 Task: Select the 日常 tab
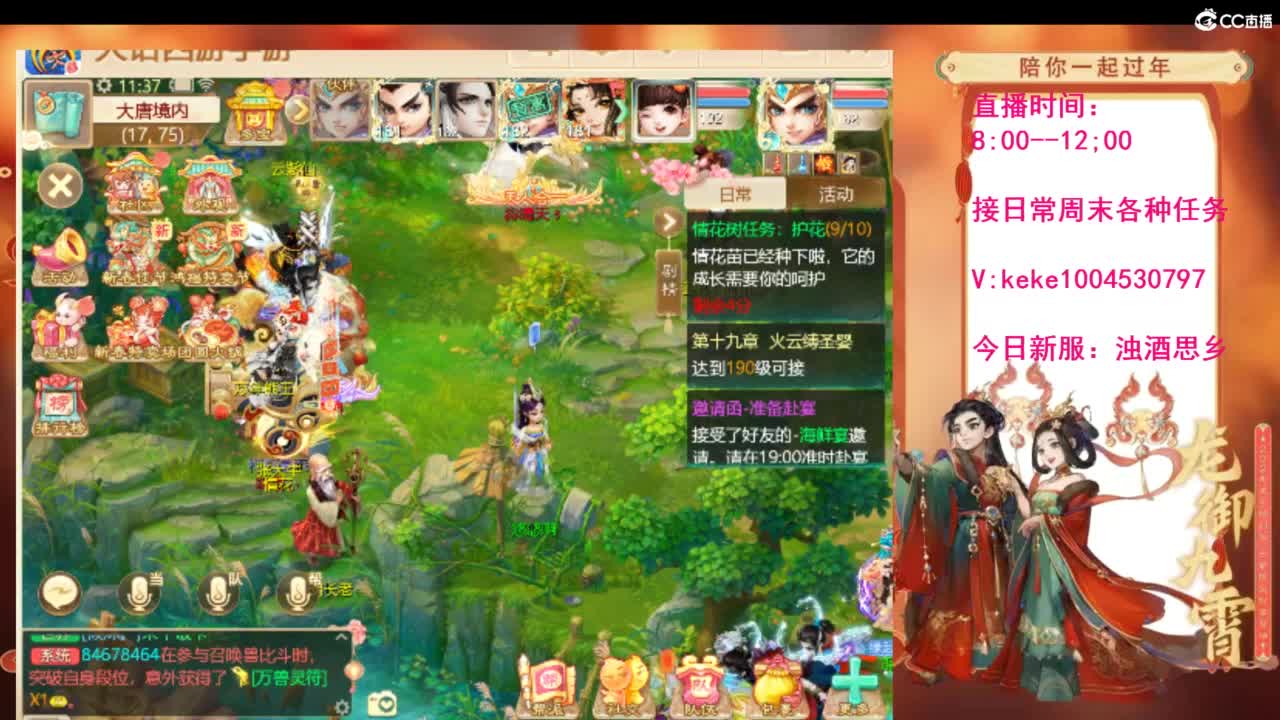pos(735,192)
